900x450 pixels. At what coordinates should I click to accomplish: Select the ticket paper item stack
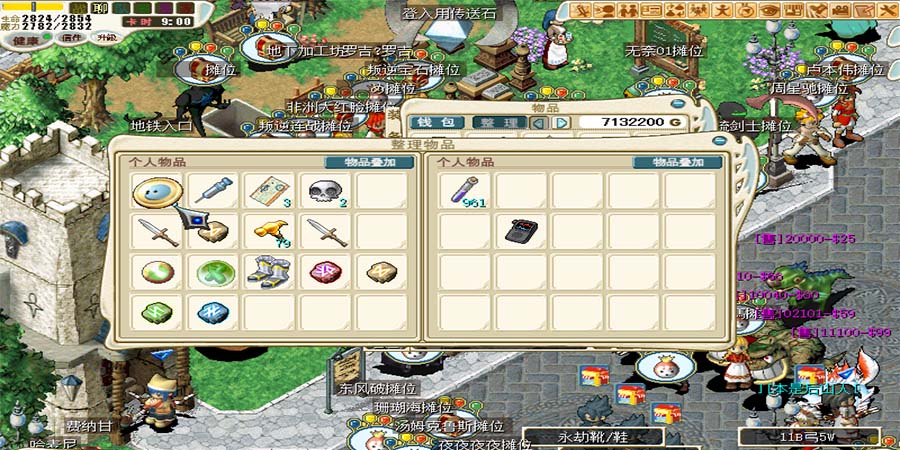(x=268, y=190)
